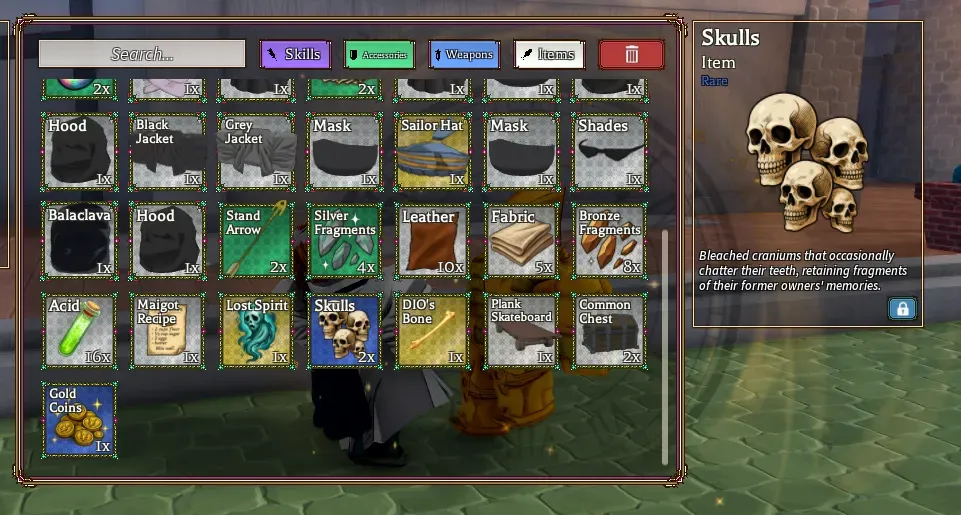
Task: Select the Common Chest slot
Action: pos(610,330)
